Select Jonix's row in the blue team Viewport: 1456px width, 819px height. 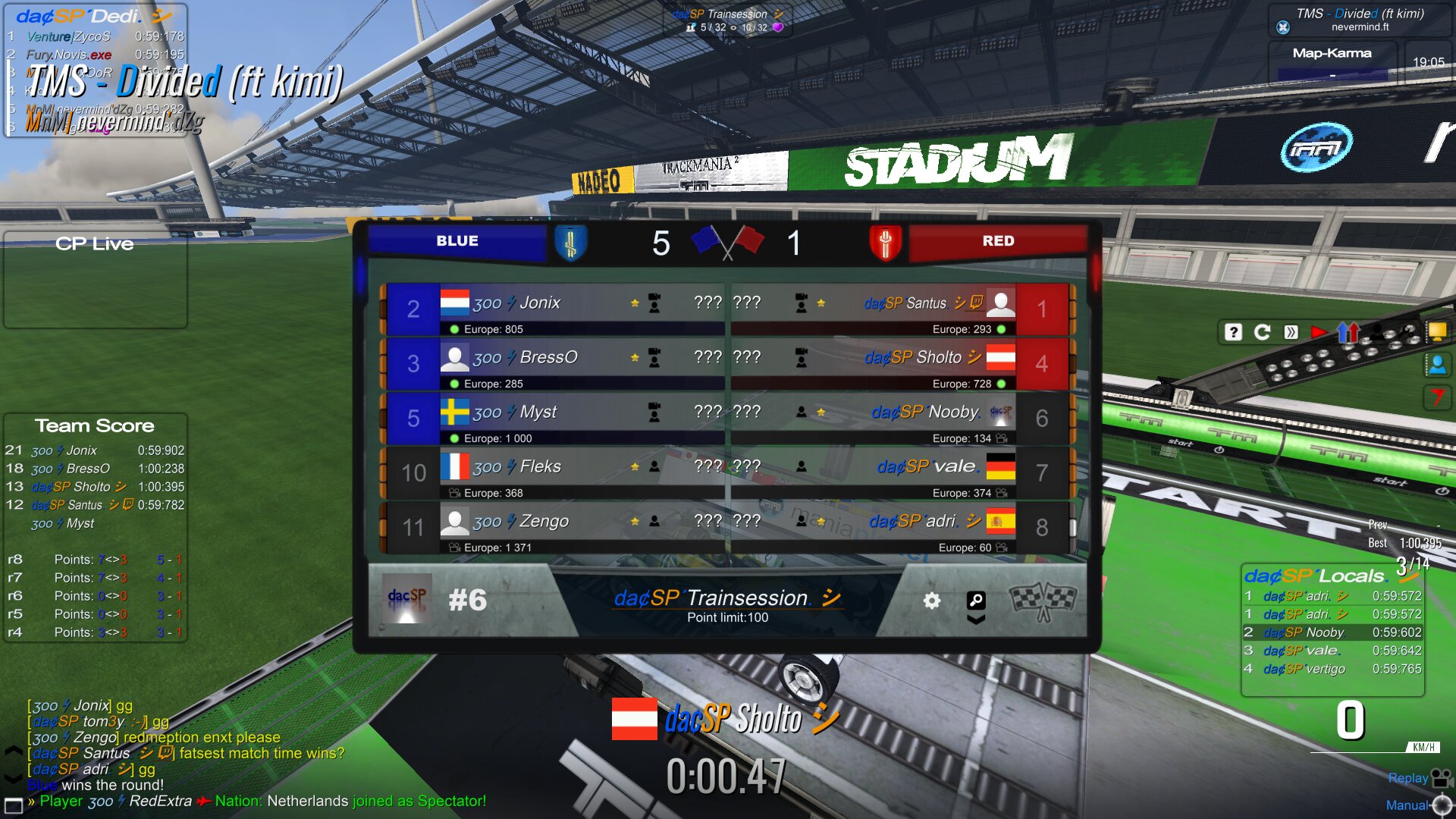click(x=554, y=309)
